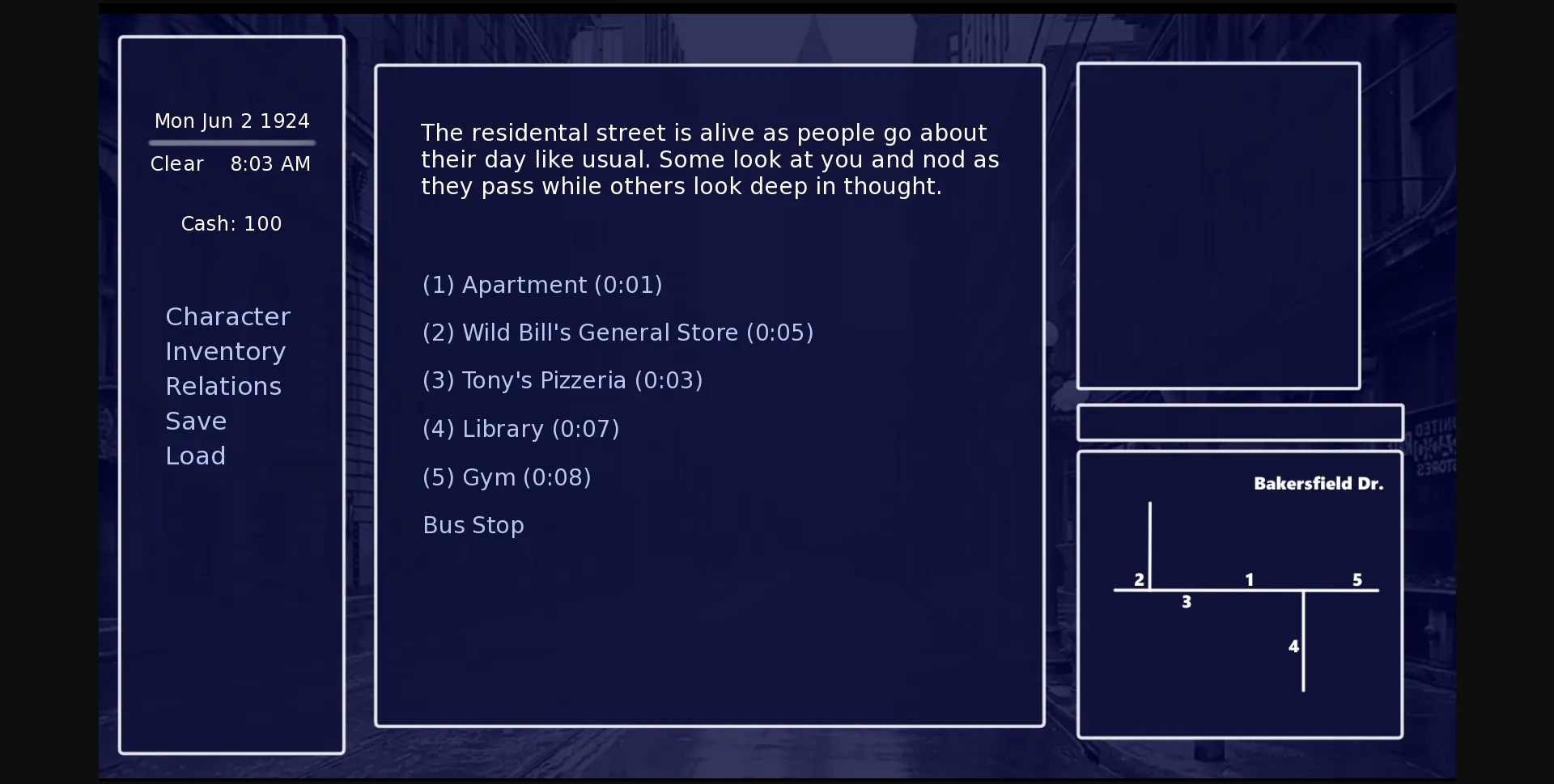View the Relations list
Image resolution: width=1554 pixels, height=784 pixels.
coord(223,386)
